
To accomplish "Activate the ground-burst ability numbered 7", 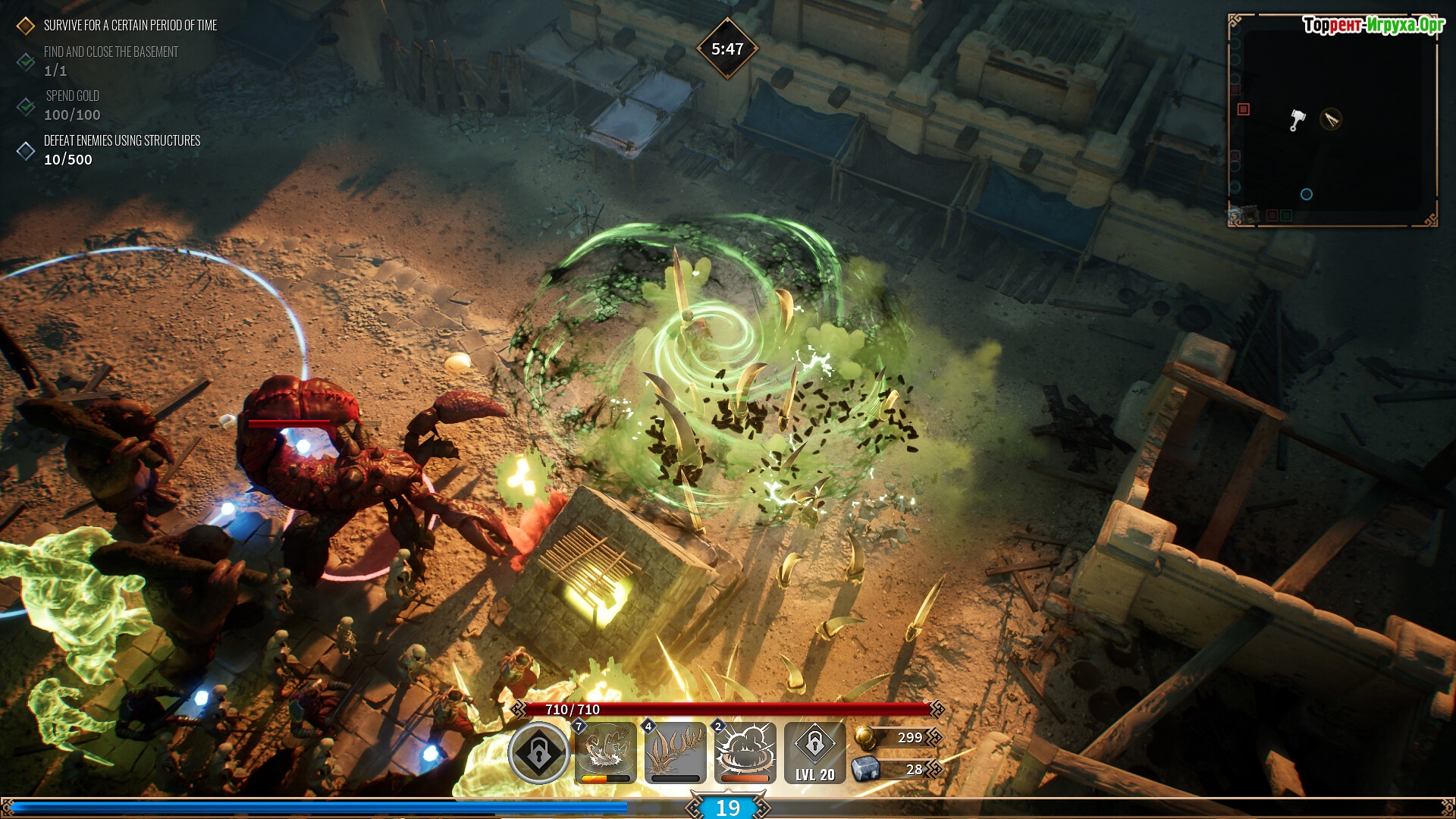I will coord(606,752).
